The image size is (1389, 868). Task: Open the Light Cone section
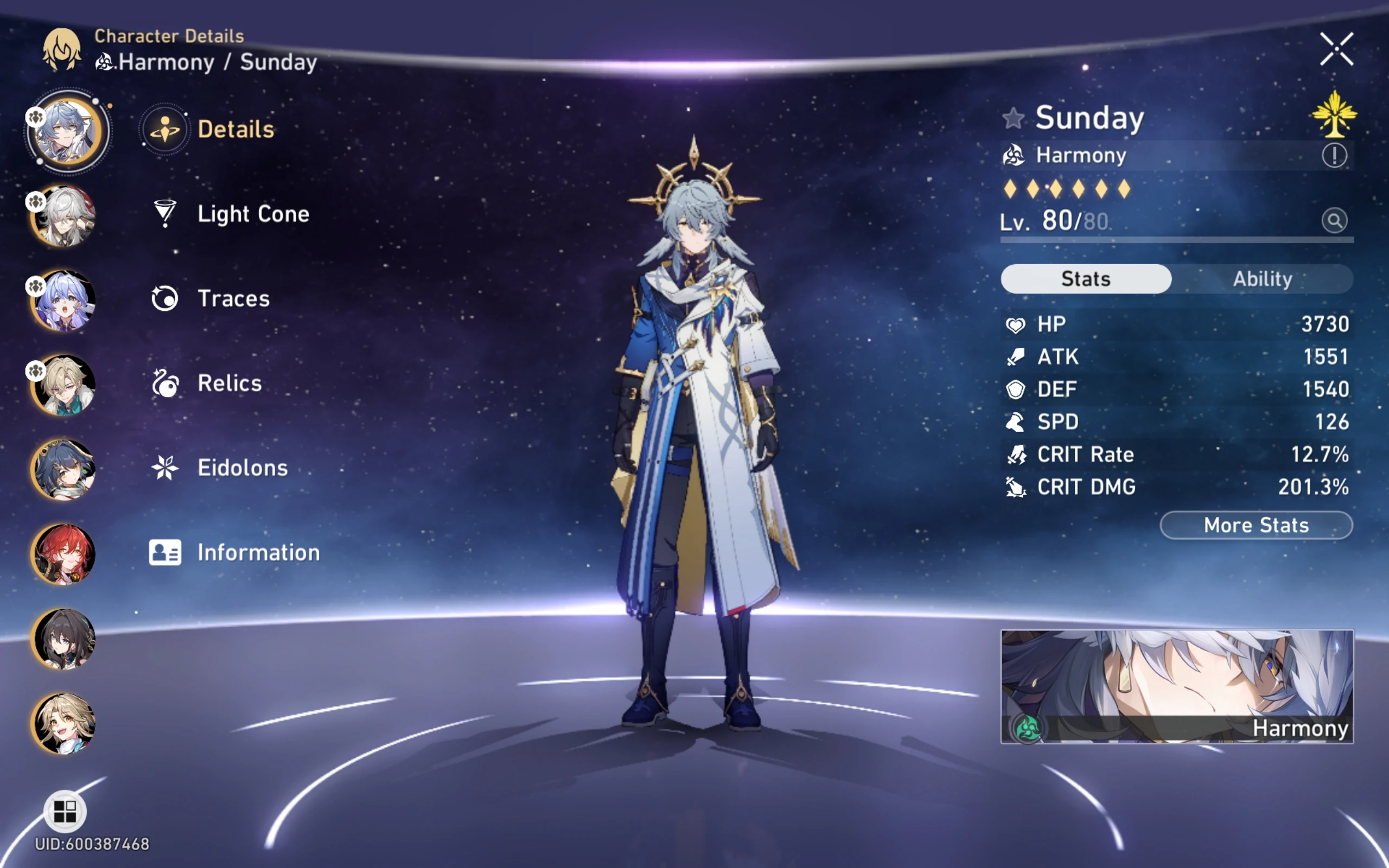pos(252,214)
